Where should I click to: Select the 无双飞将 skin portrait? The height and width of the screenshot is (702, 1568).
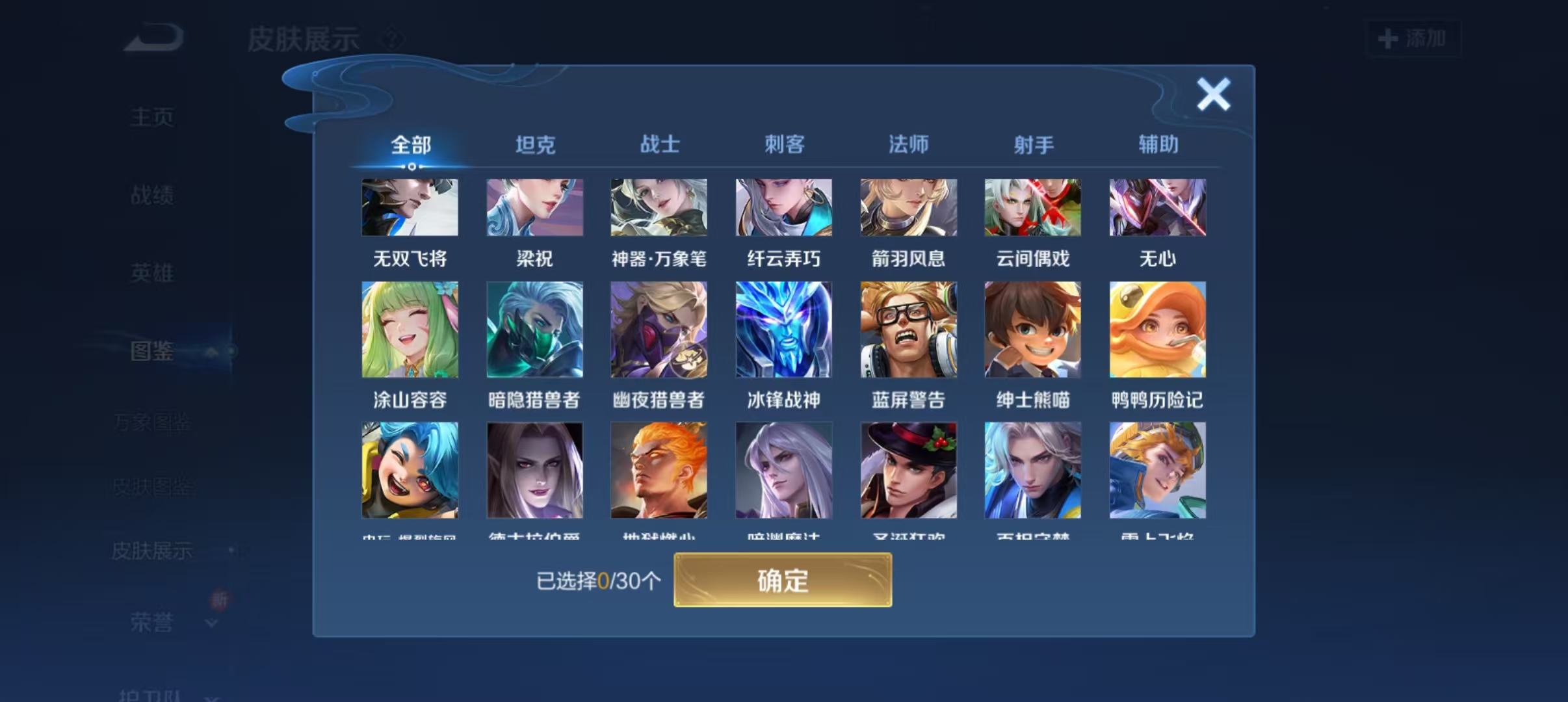[x=410, y=207]
